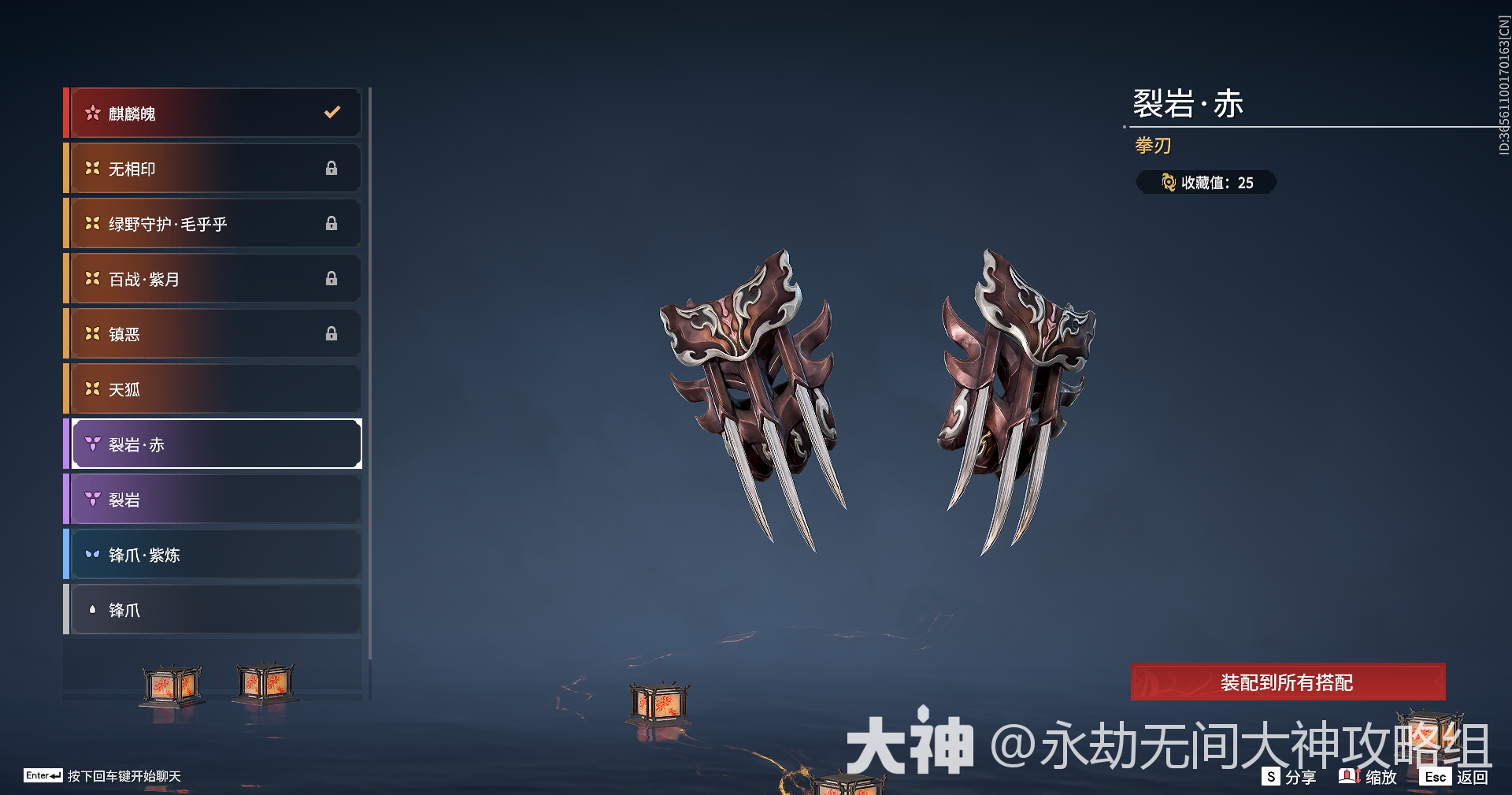
Task: Click the blue rarity emblem beside 锋爪·紫炼
Action: [93, 554]
